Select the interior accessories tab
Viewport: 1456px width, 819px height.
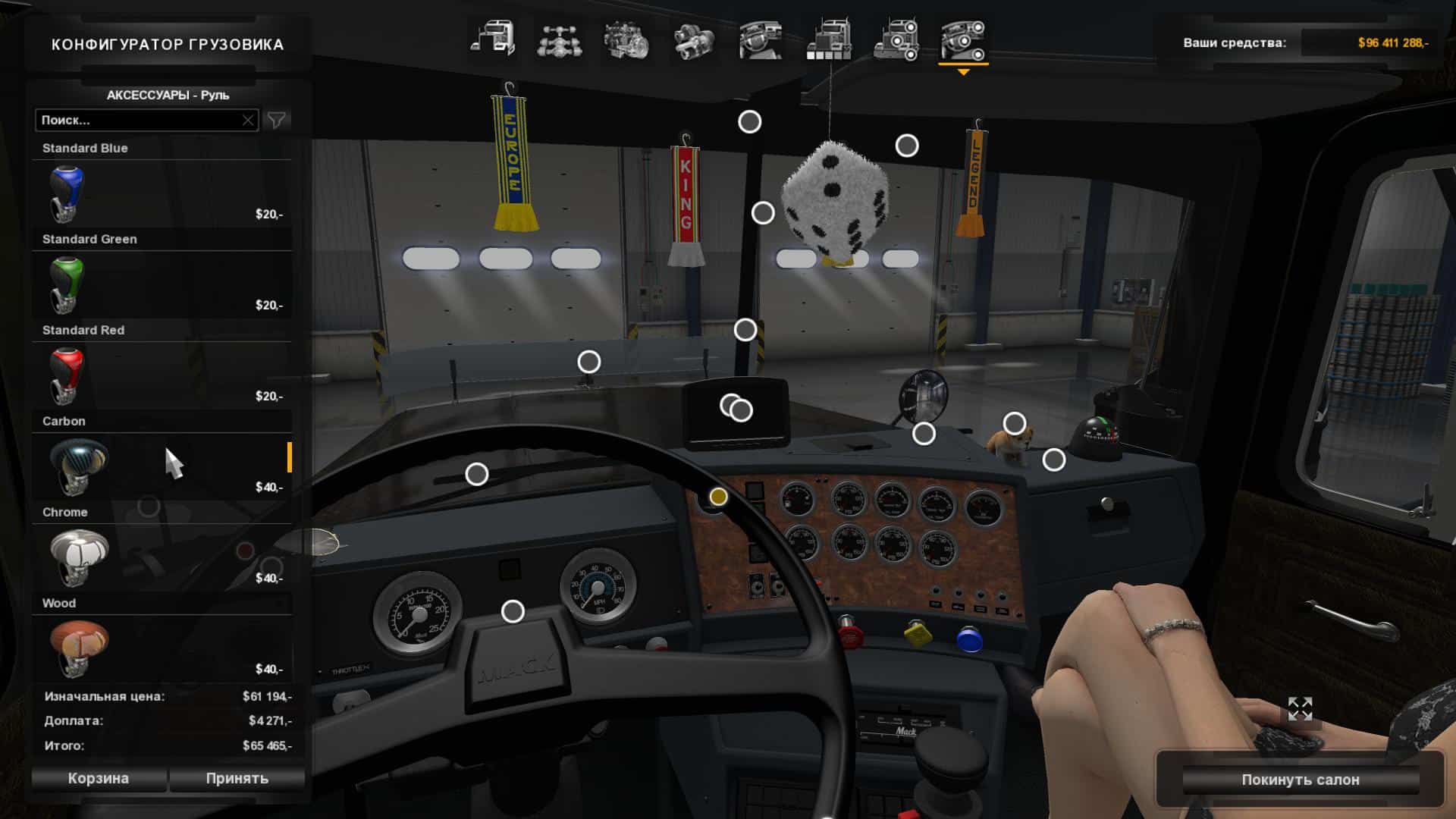[963, 39]
